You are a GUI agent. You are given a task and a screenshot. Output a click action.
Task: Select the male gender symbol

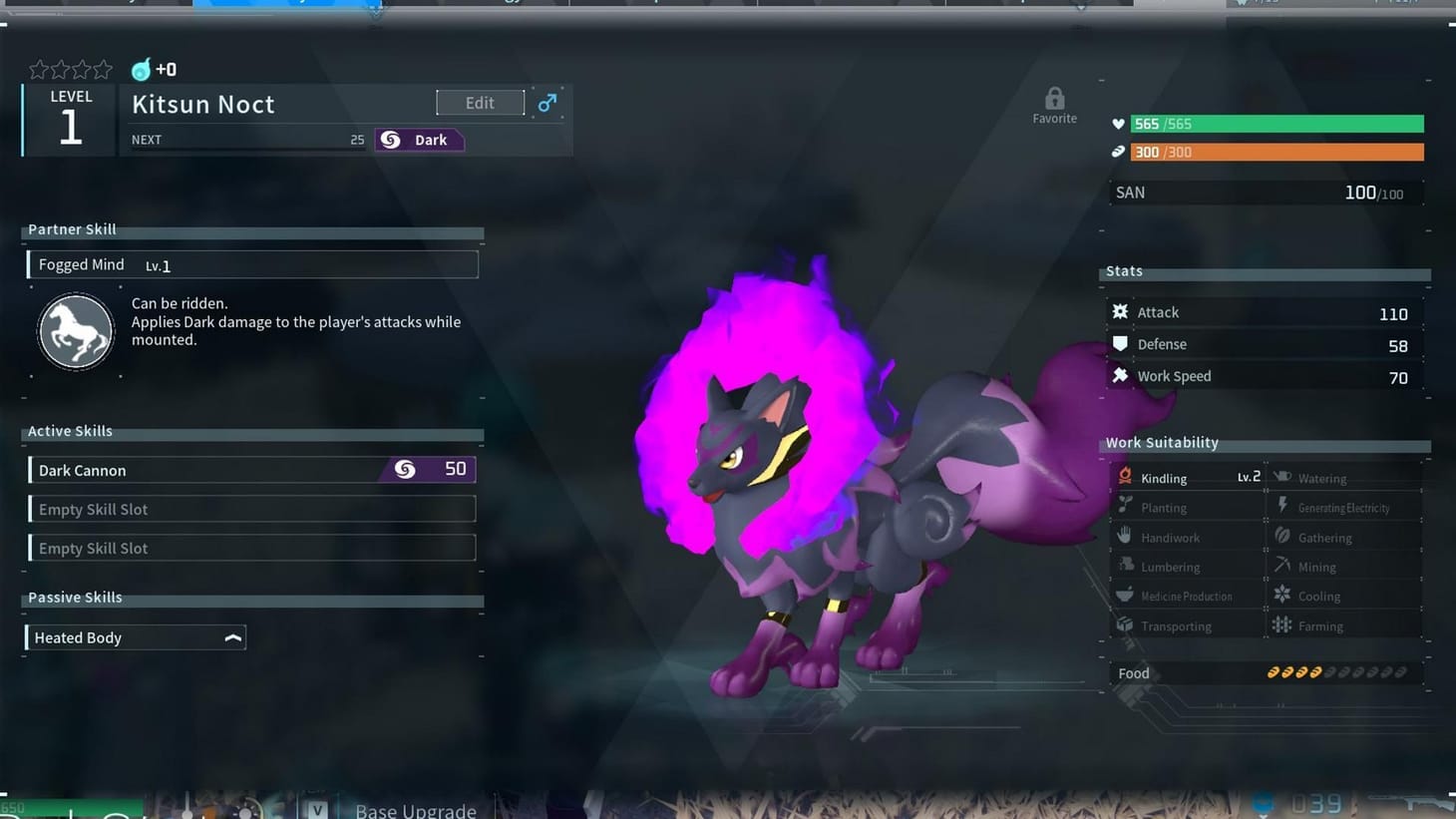click(x=546, y=102)
